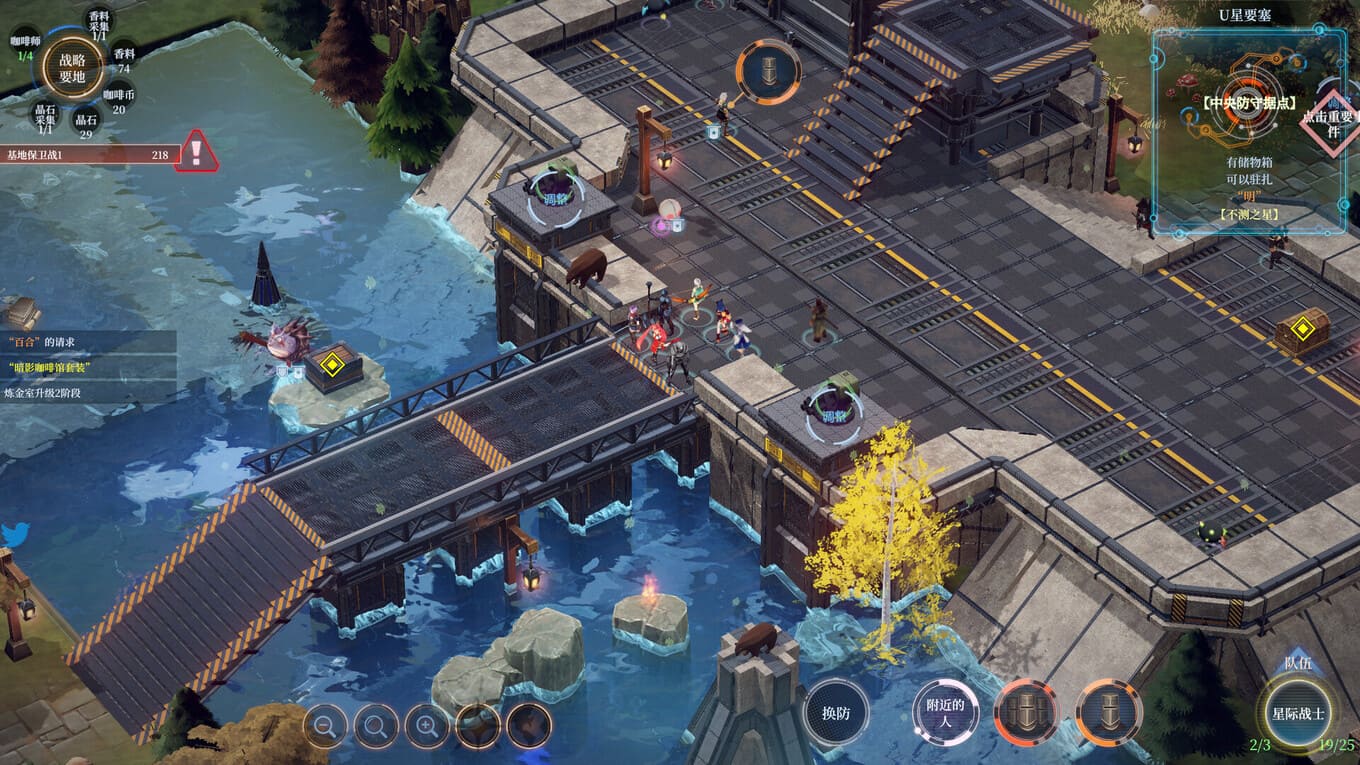Select the 咖啡币 coffee coin counter
This screenshot has width=1360, height=765.
point(119,101)
